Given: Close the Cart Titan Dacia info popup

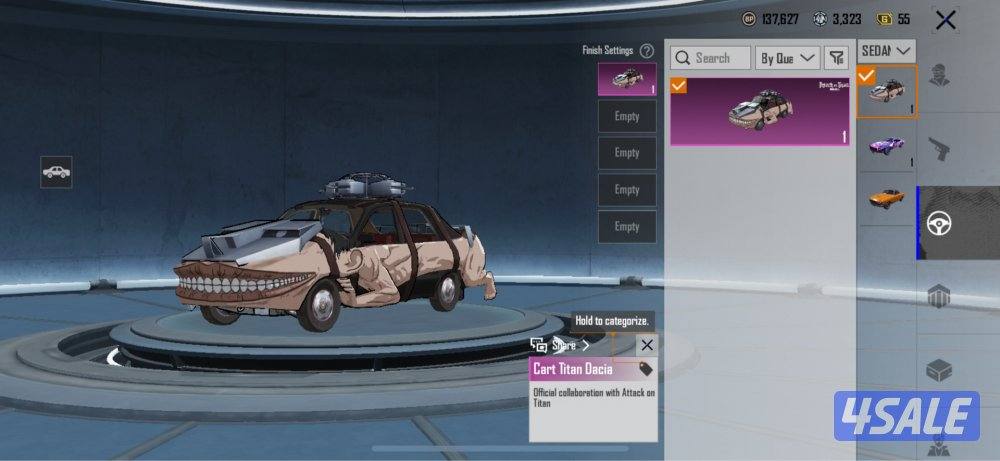Looking at the screenshot, I should 646,345.
